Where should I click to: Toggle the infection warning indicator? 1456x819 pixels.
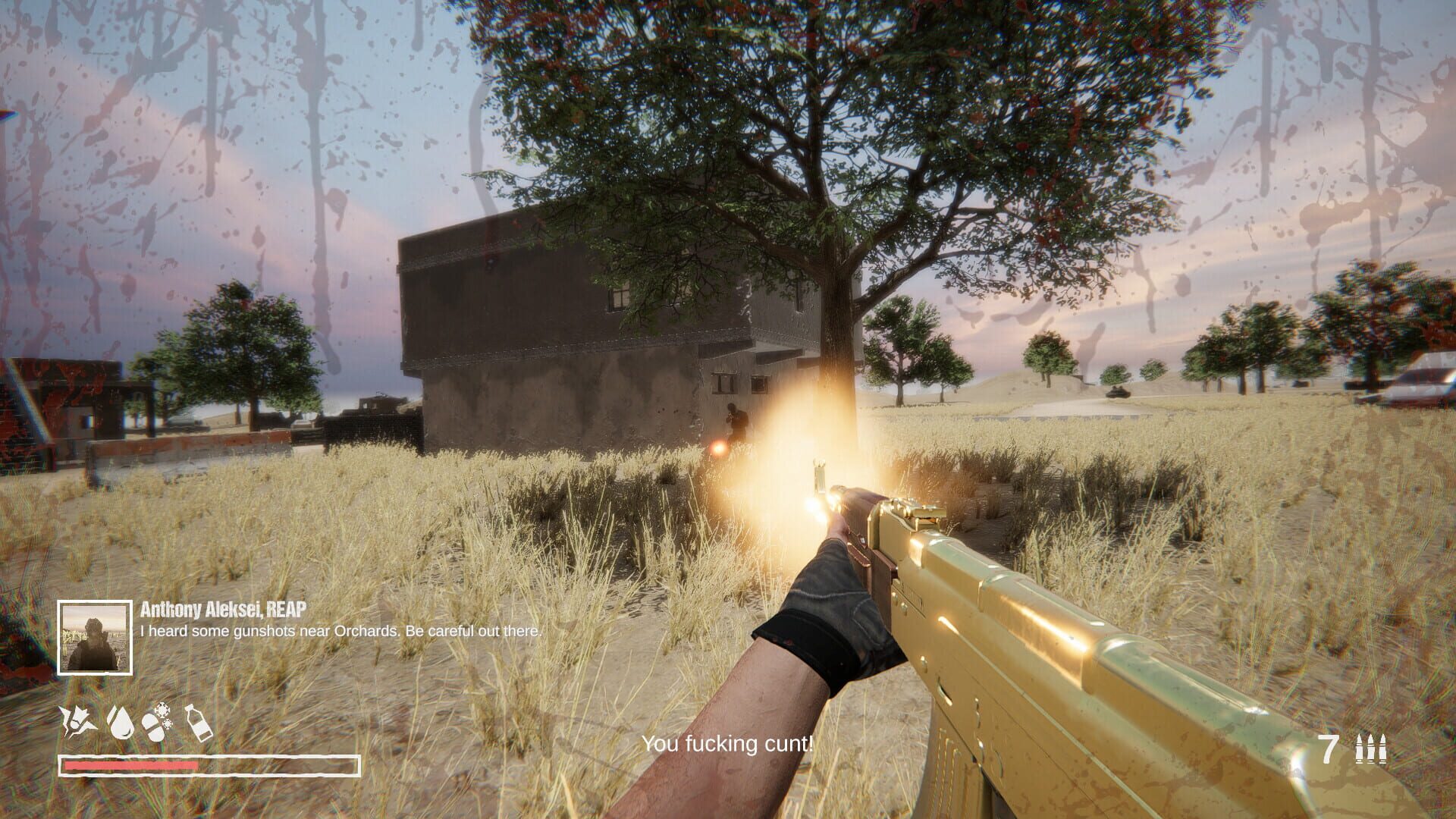tap(153, 726)
